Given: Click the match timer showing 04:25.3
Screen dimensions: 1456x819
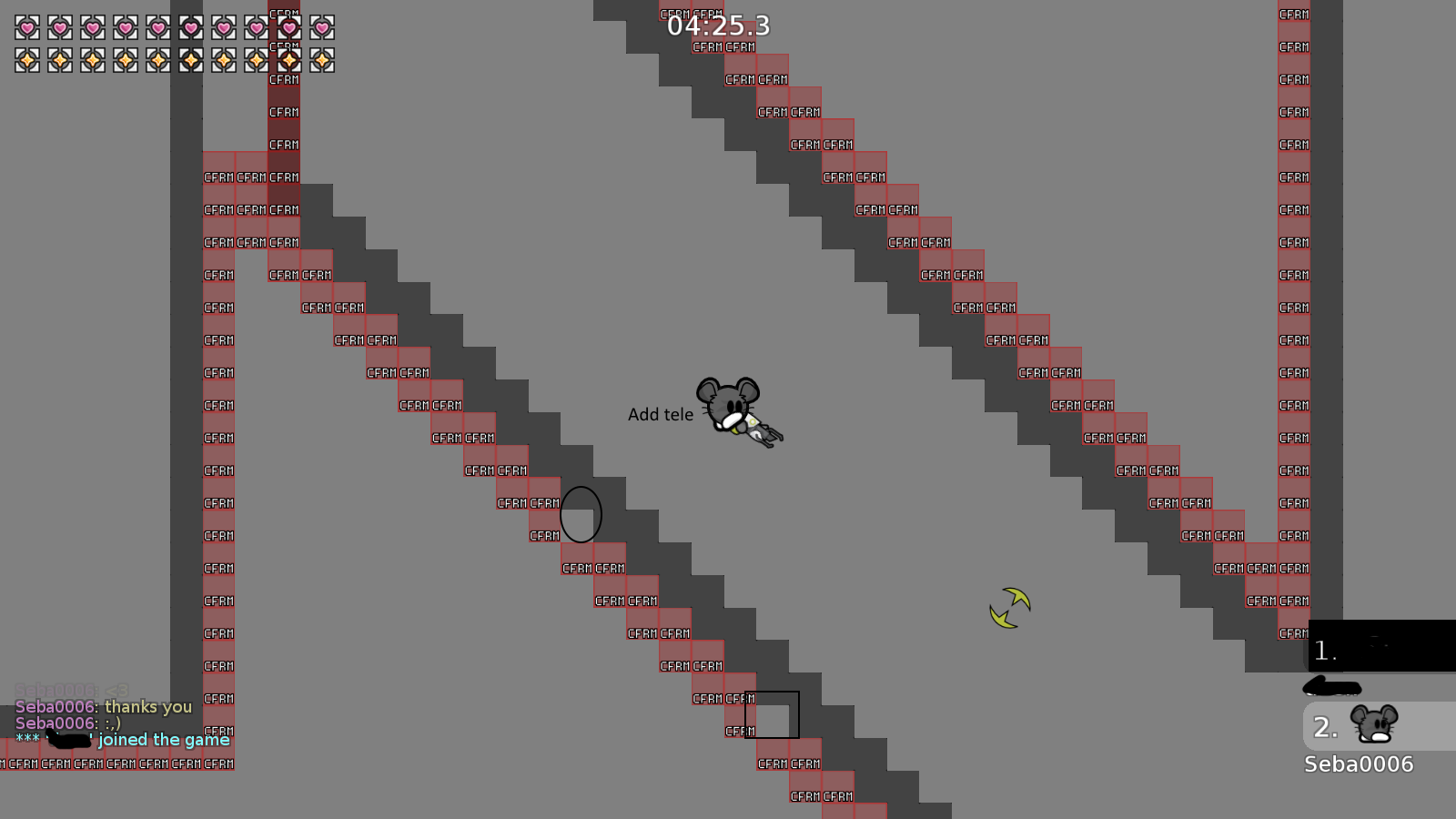Looking at the screenshot, I should point(717,26).
